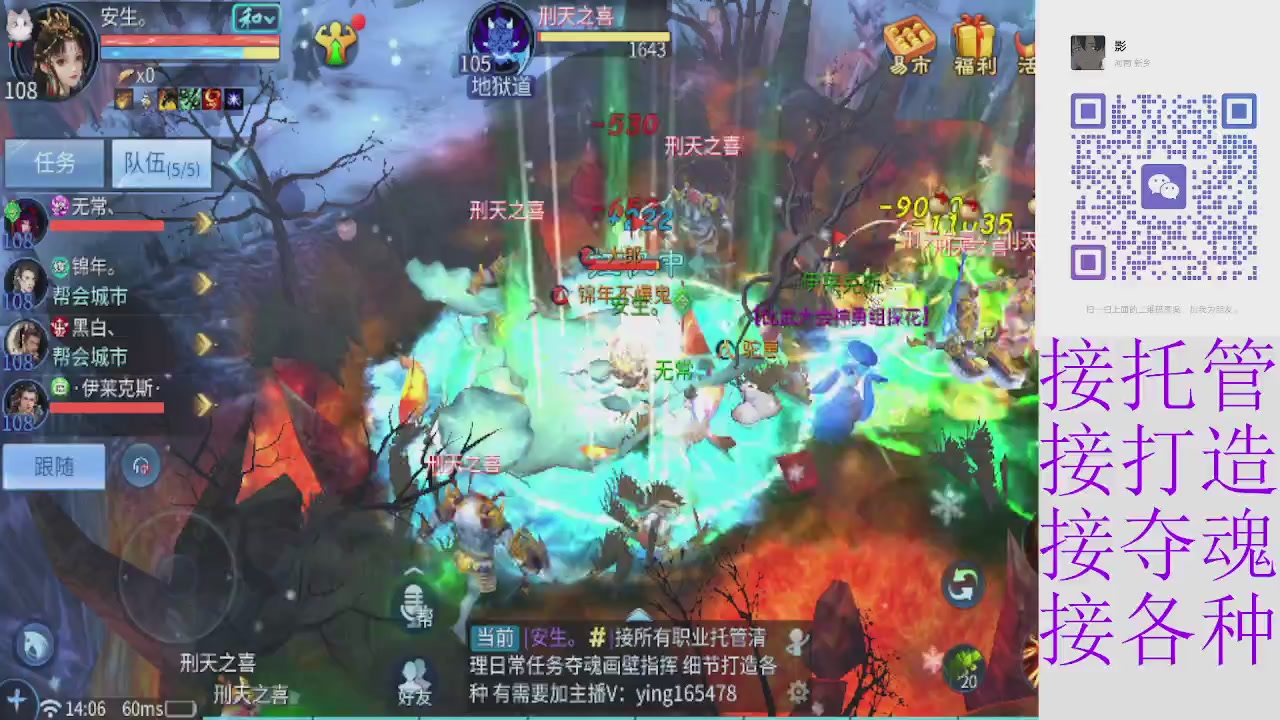Switch to the 任务 tab
Screen dimensions: 1280x720
click(x=54, y=163)
